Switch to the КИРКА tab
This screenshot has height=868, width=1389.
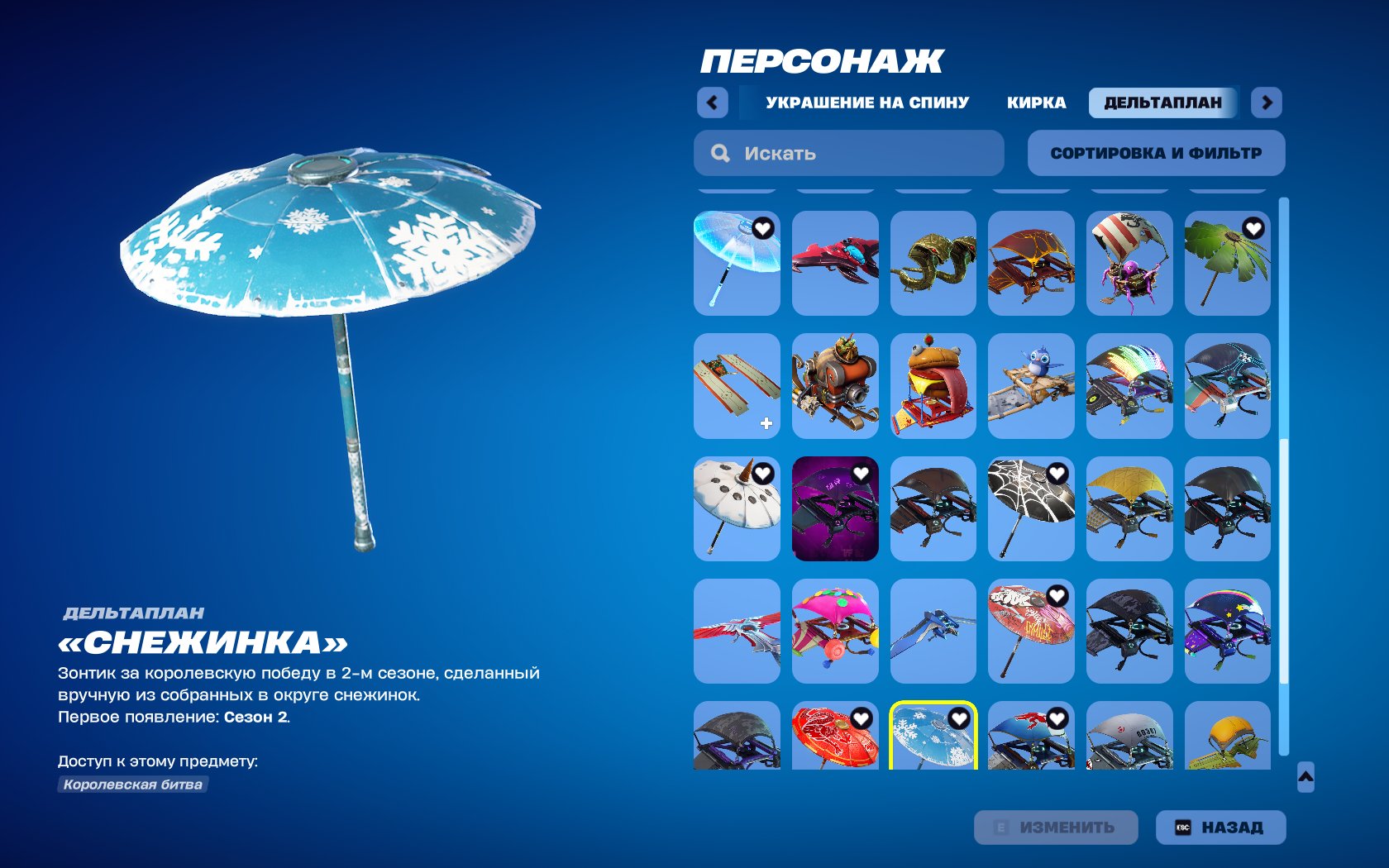(1036, 103)
